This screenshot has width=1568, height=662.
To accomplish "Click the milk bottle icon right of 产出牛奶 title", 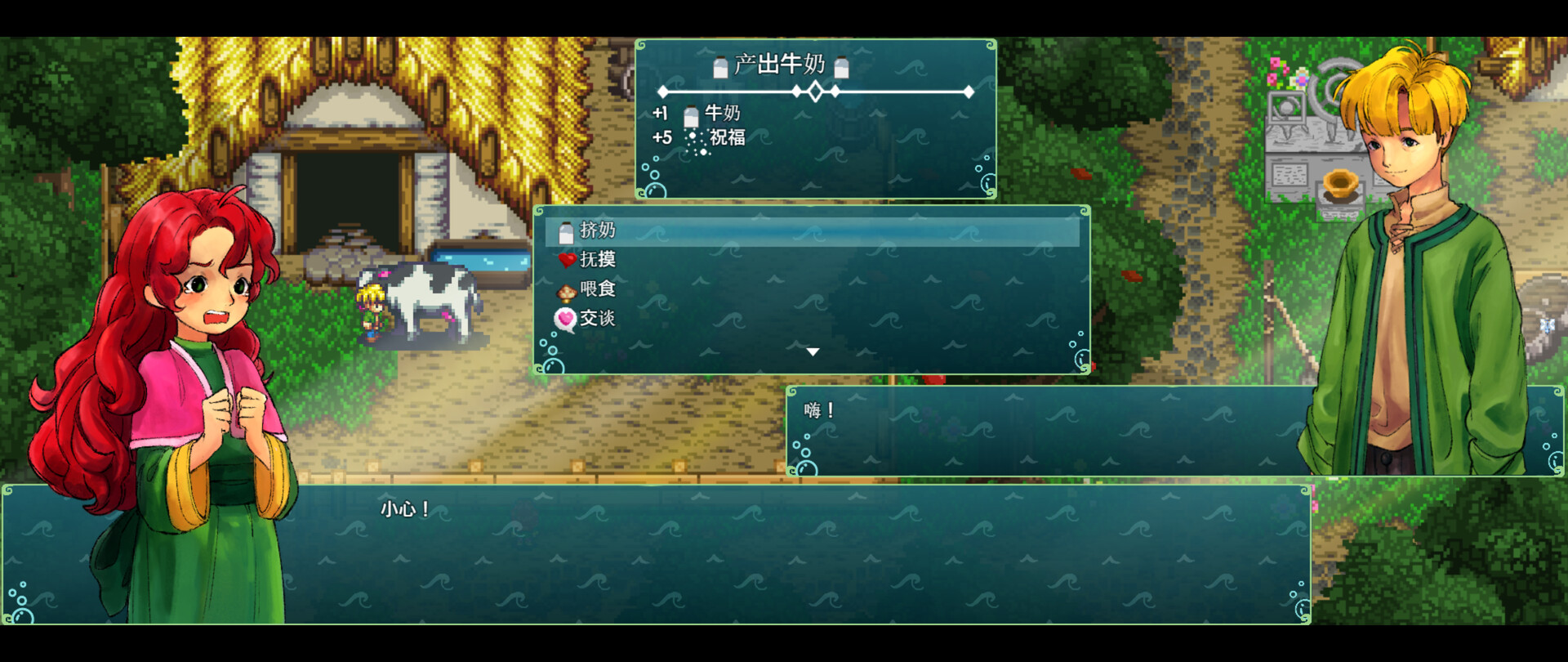I will click(842, 66).
